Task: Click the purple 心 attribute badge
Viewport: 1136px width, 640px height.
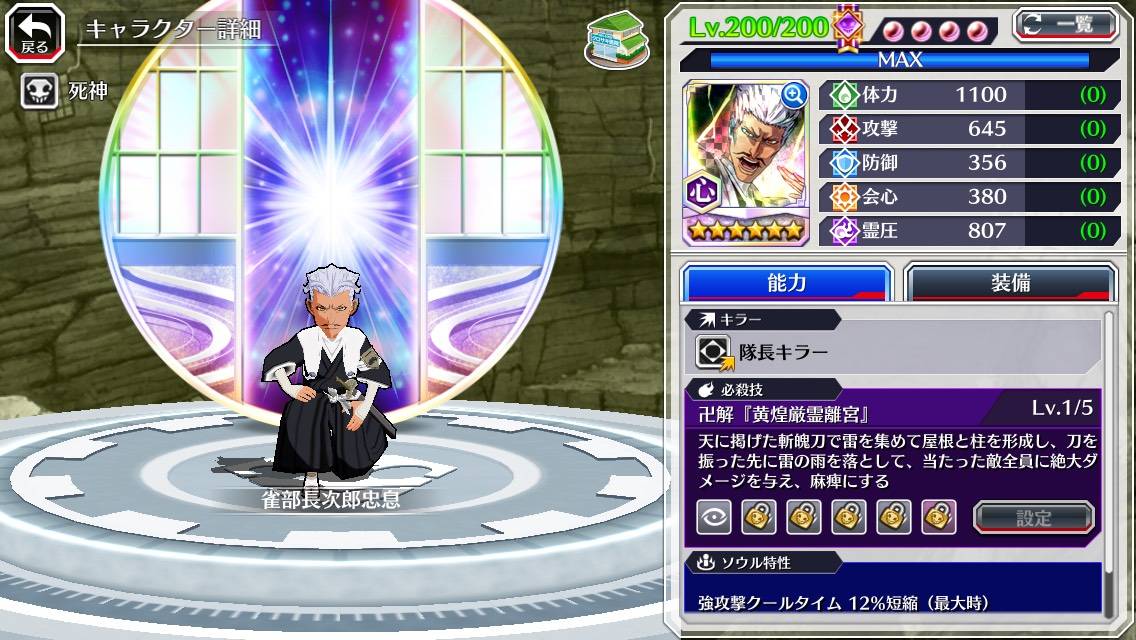Action: [x=700, y=190]
